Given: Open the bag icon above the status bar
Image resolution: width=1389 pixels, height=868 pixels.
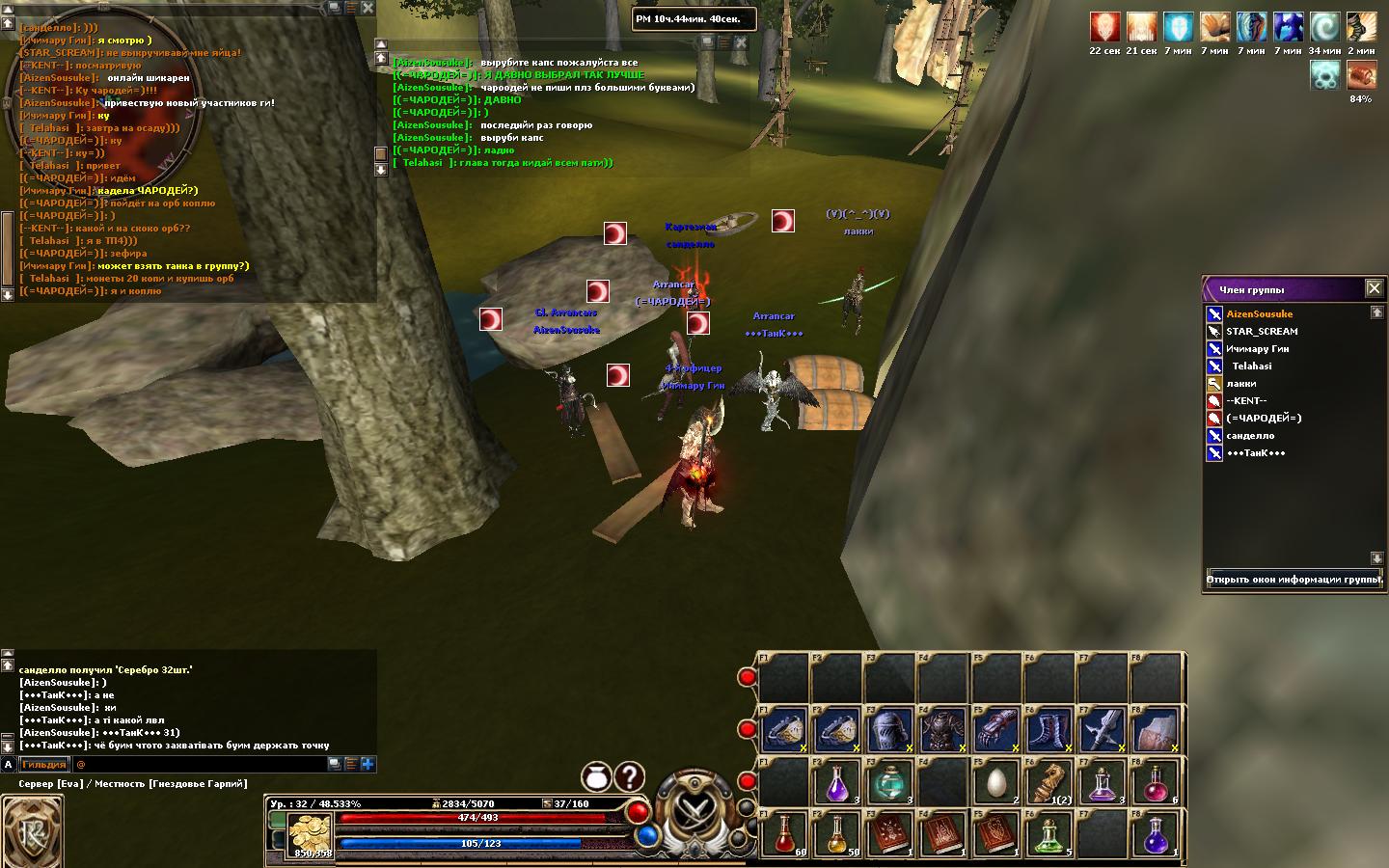Looking at the screenshot, I should pyautogui.click(x=597, y=776).
